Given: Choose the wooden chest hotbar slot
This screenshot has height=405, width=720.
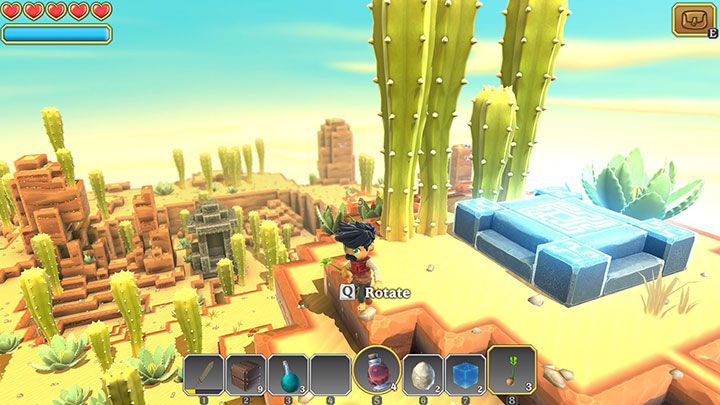Looking at the screenshot, I should 245,376.
